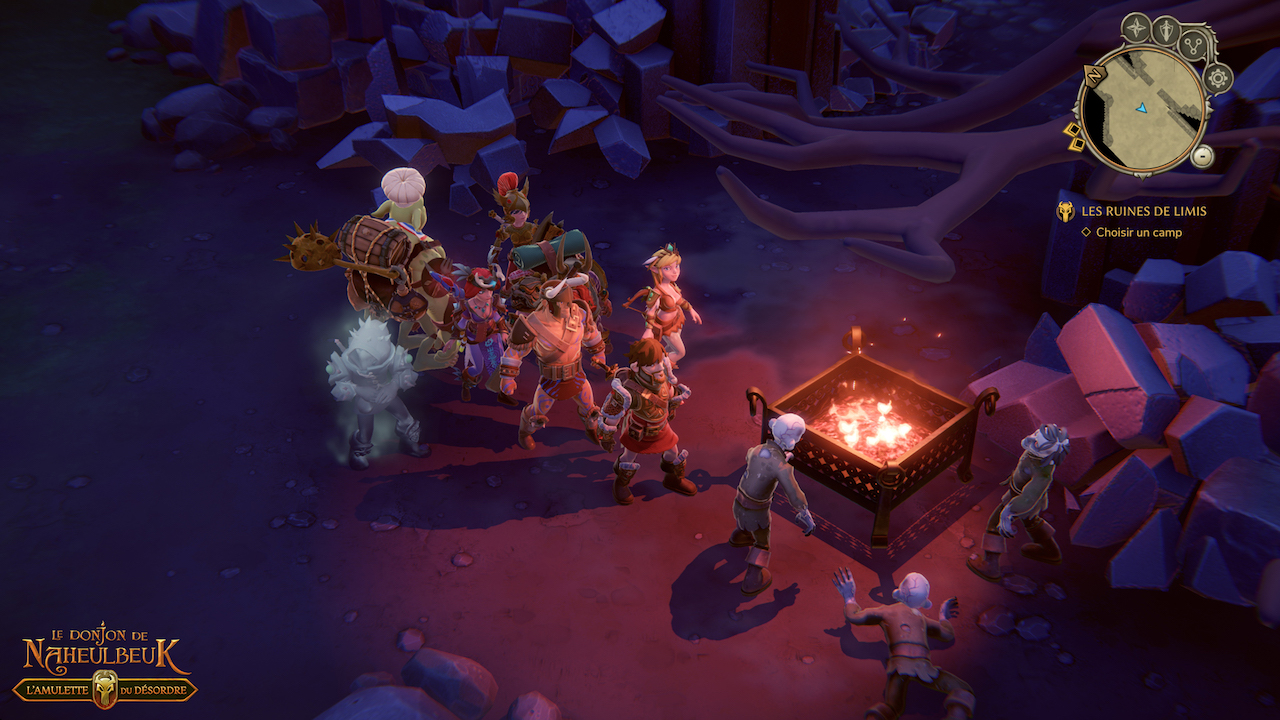Click the Choisir un camp objective
Image resolution: width=1280 pixels, height=720 pixels.
point(1138,232)
